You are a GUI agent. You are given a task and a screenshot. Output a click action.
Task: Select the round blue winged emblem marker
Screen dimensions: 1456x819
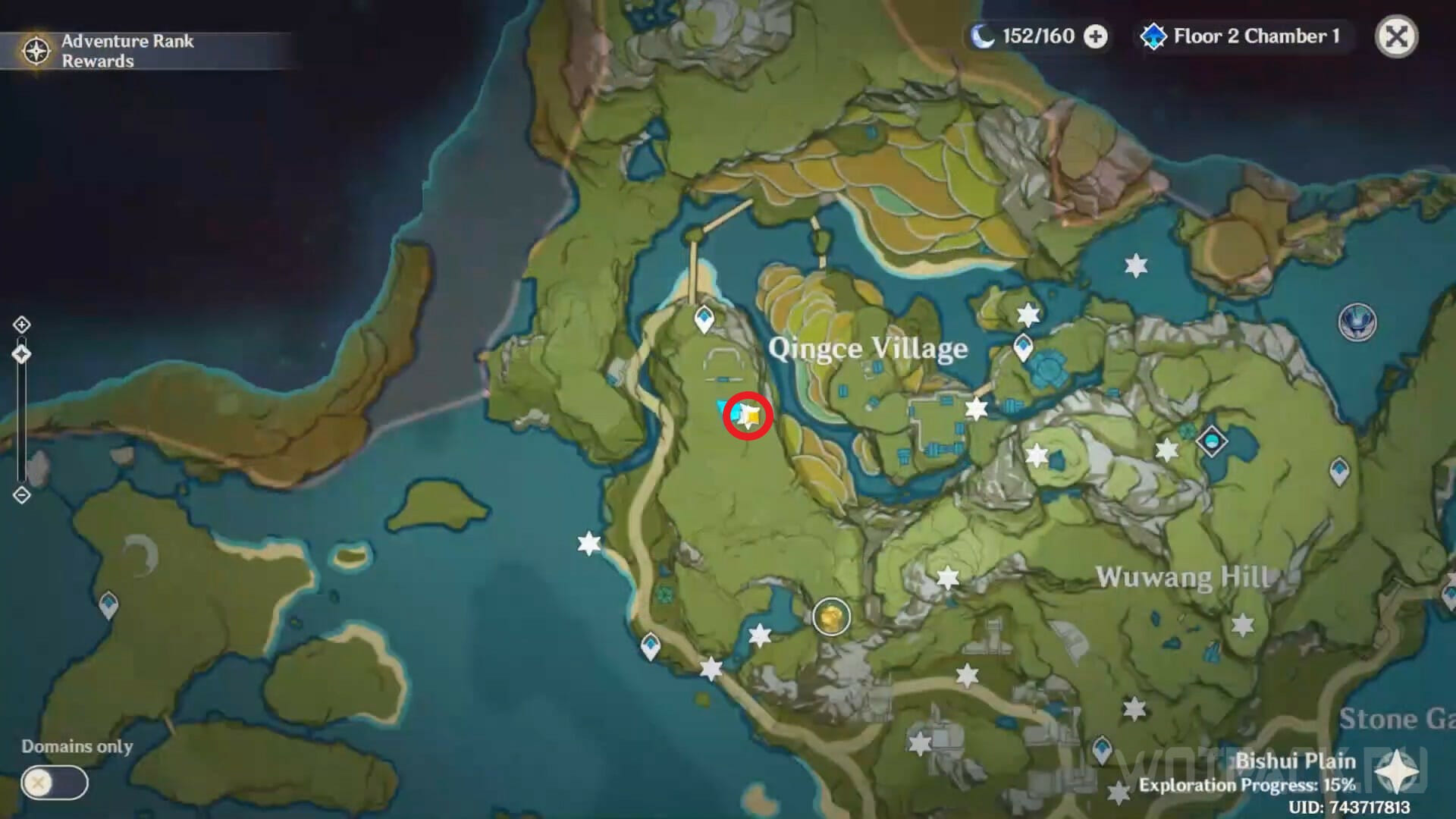[1357, 322]
